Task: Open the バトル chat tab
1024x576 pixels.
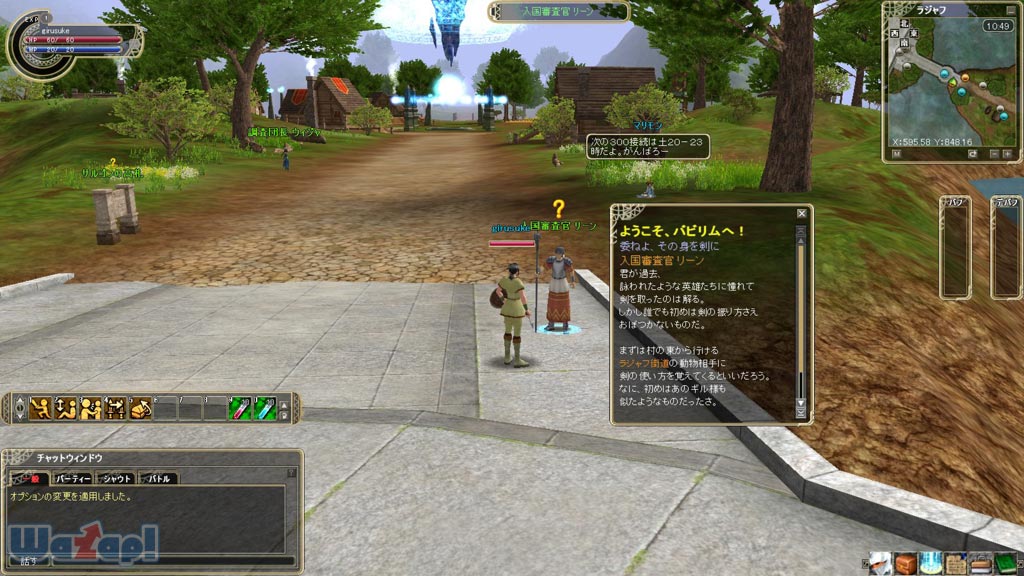Action: pos(159,479)
